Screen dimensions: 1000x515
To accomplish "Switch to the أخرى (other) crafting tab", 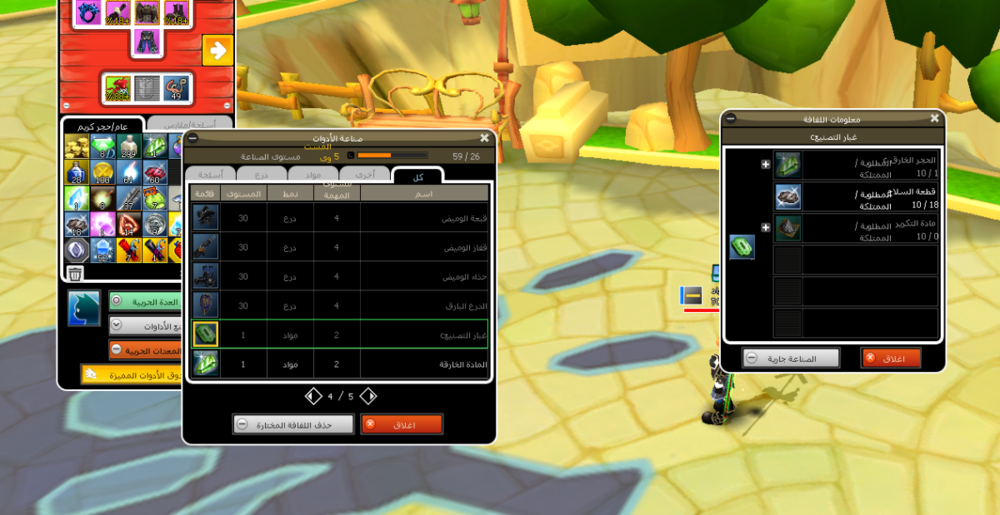I will click(x=366, y=174).
